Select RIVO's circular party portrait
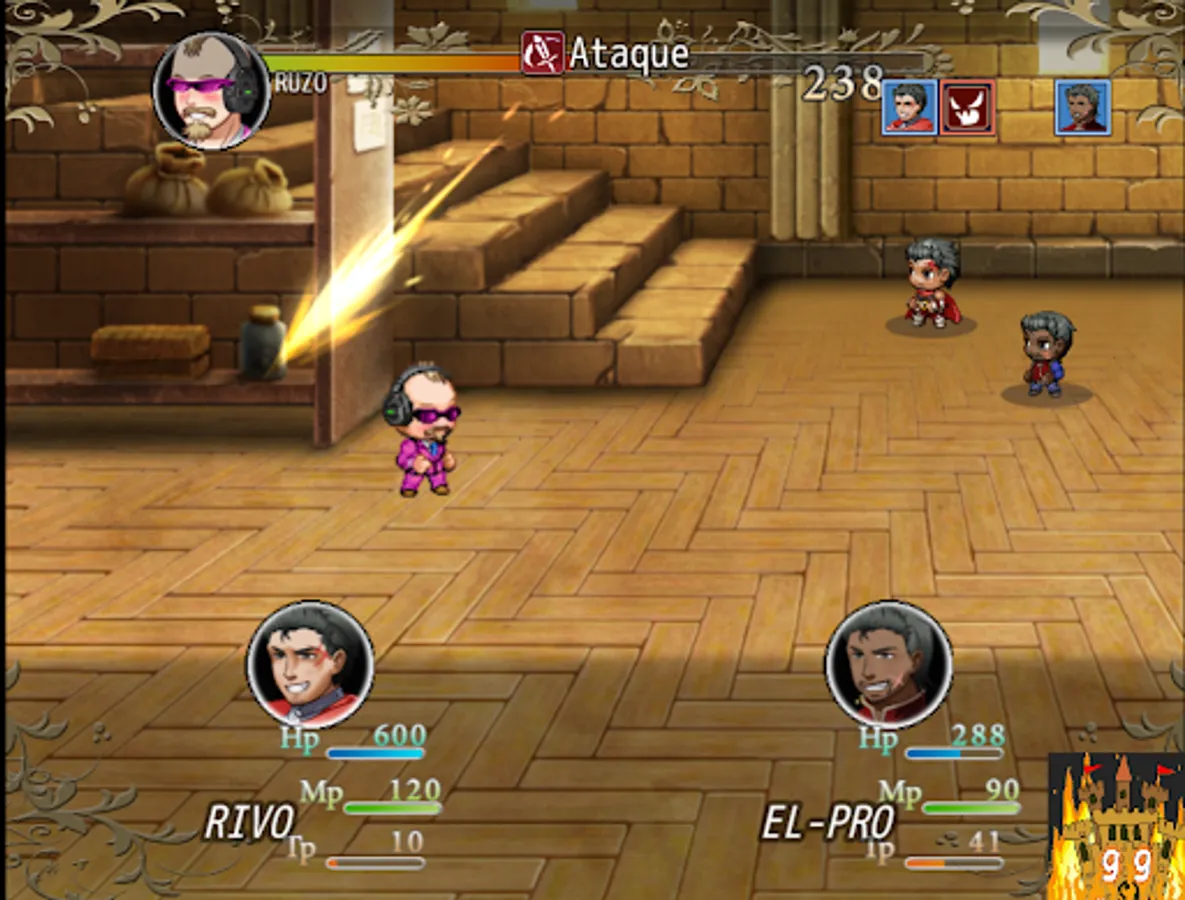1185x900 pixels. click(x=310, y=664)
